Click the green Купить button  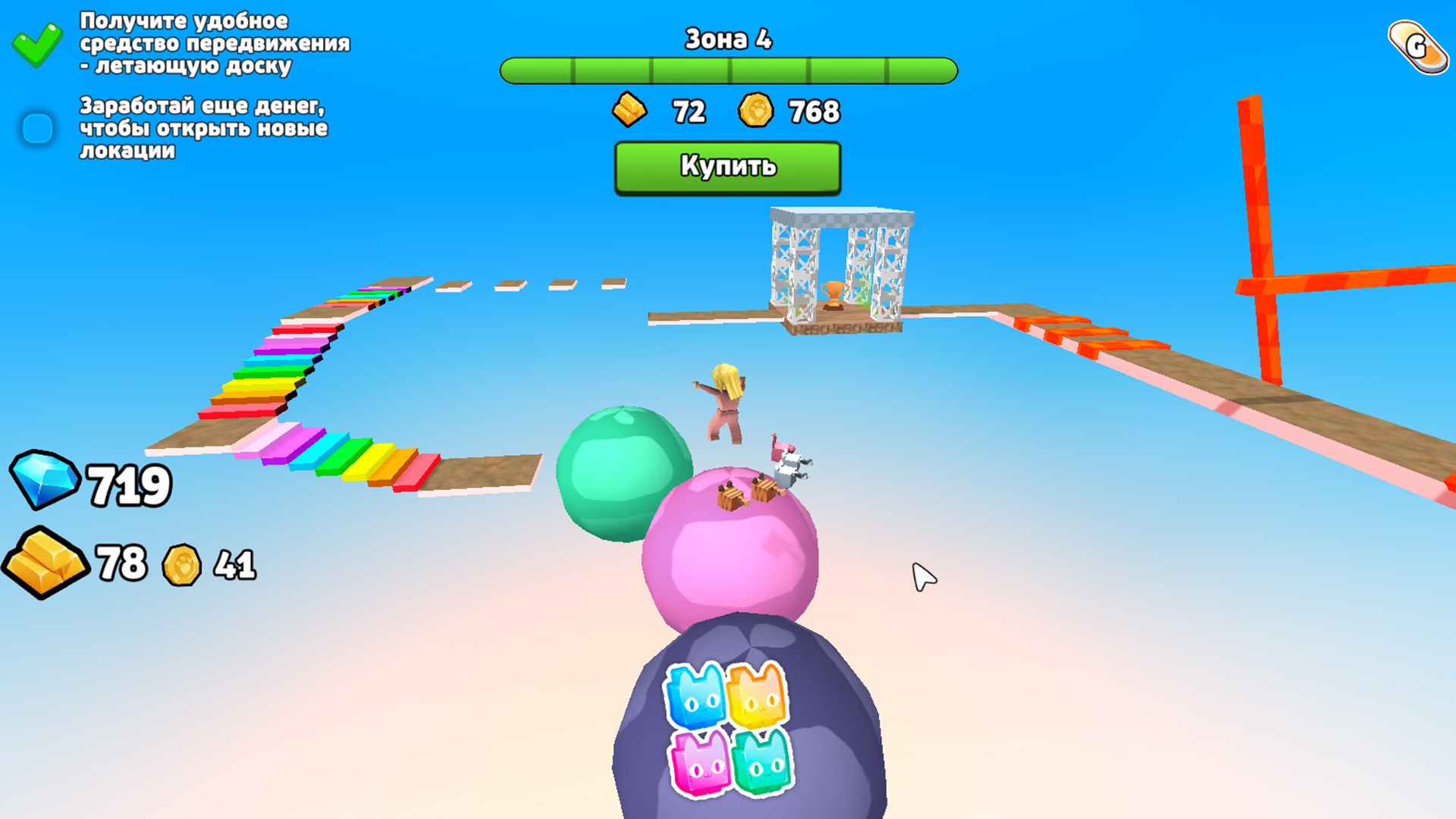tap(726, 167)
